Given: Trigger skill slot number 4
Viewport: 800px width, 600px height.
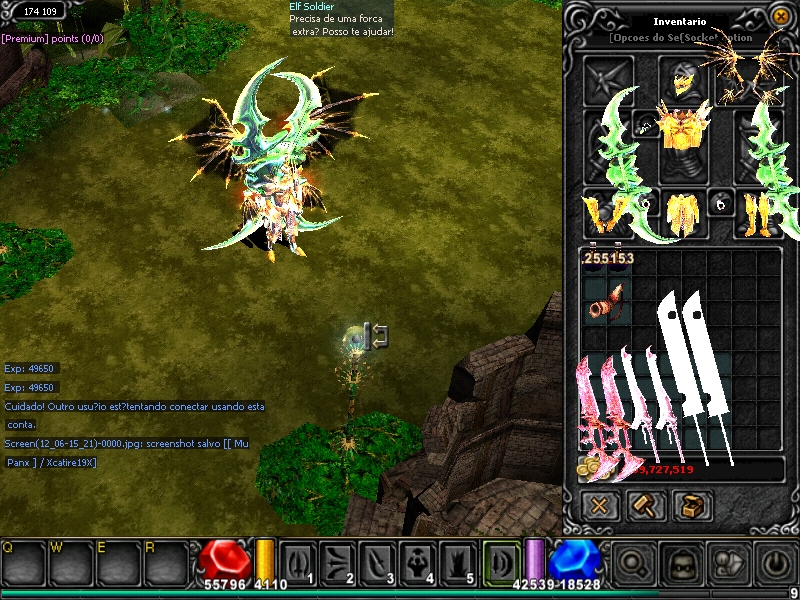Looking at the screenshot, I should [x=419, y=562].
